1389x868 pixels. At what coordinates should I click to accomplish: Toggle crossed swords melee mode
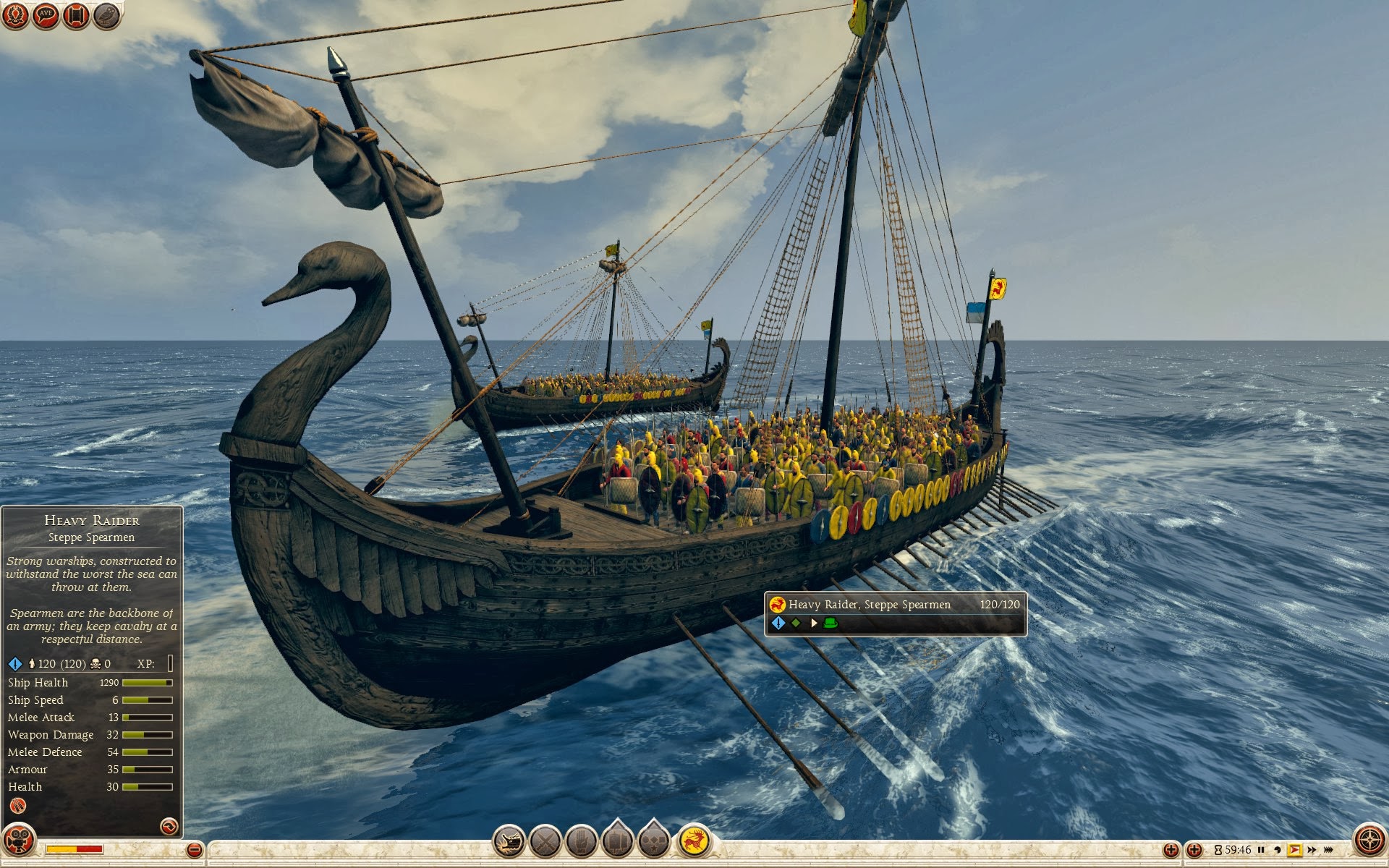click(545, 841)
